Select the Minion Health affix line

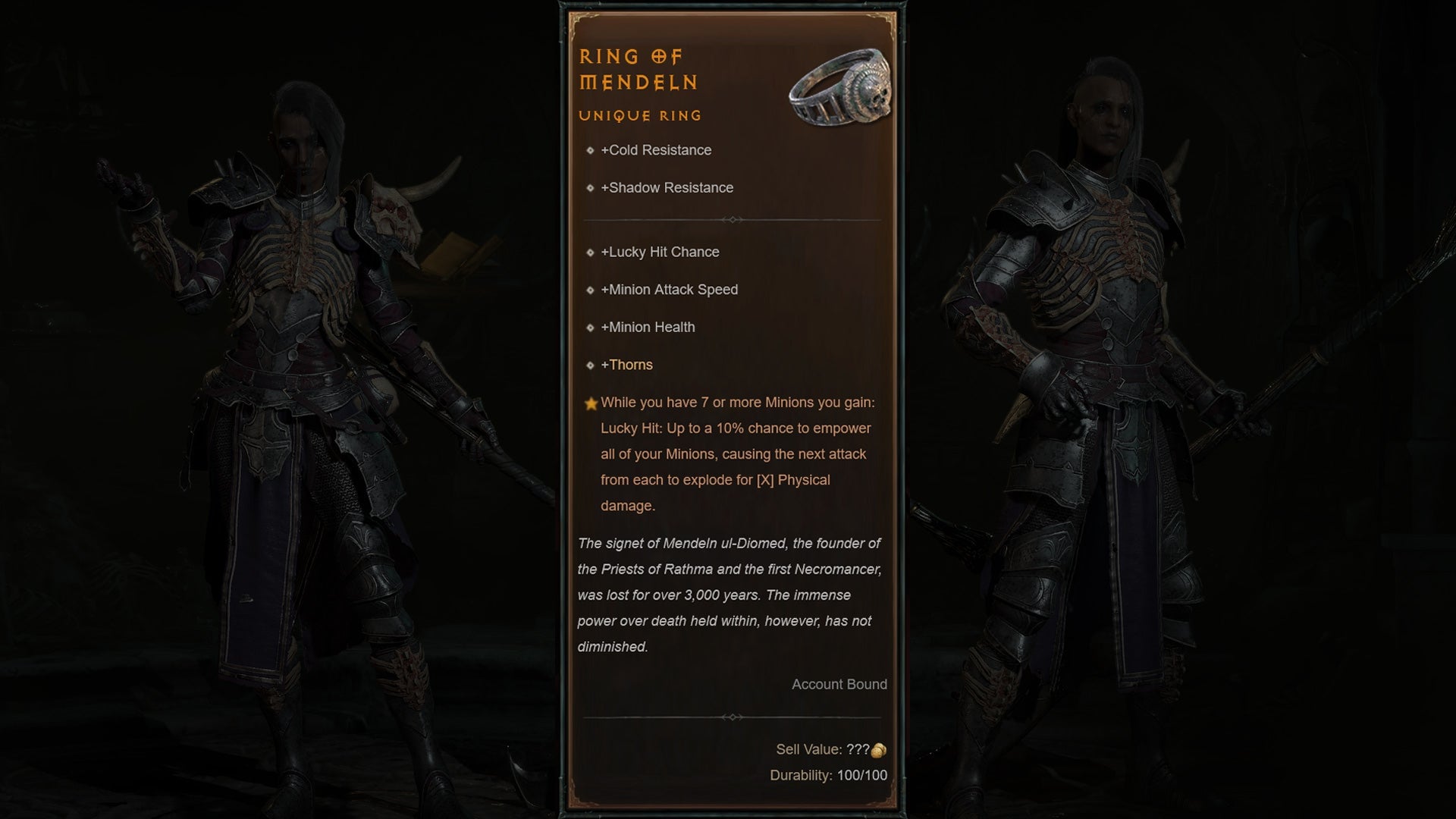(x=648, y=327)
